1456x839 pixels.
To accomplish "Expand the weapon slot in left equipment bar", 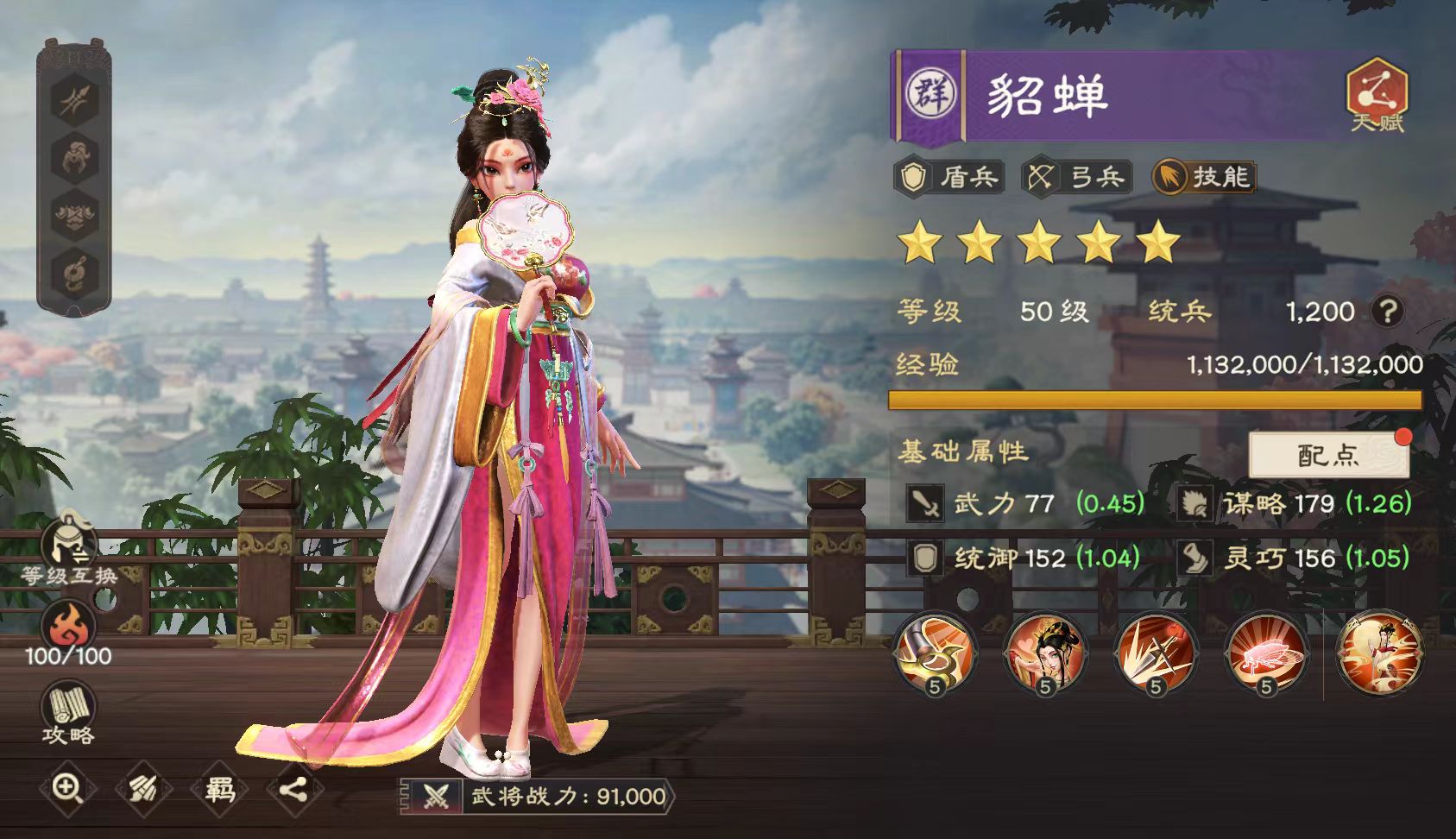I will [73, 99].
